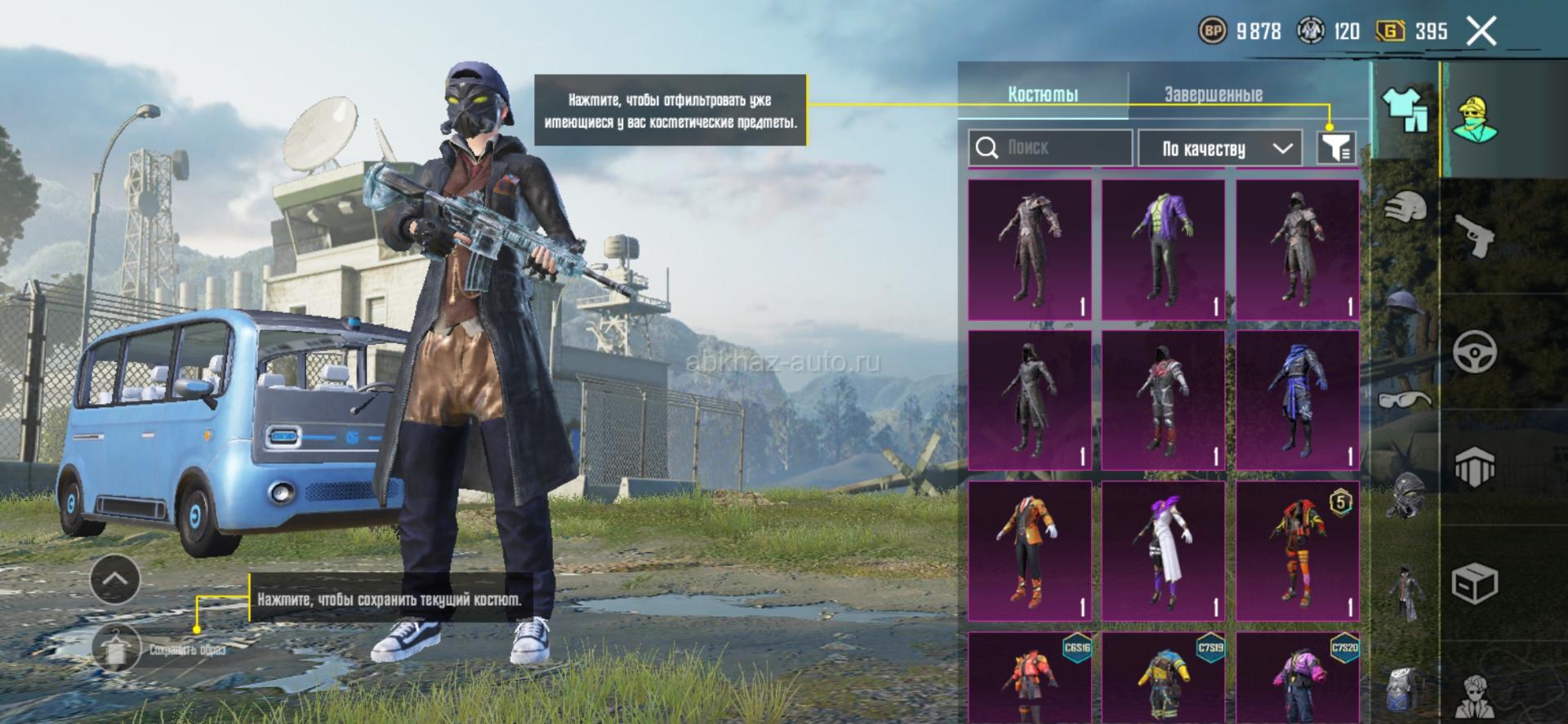Screen dimensions: 1568x724
Task: Select the purple and green jacket costume
Action: [1163, 249]
